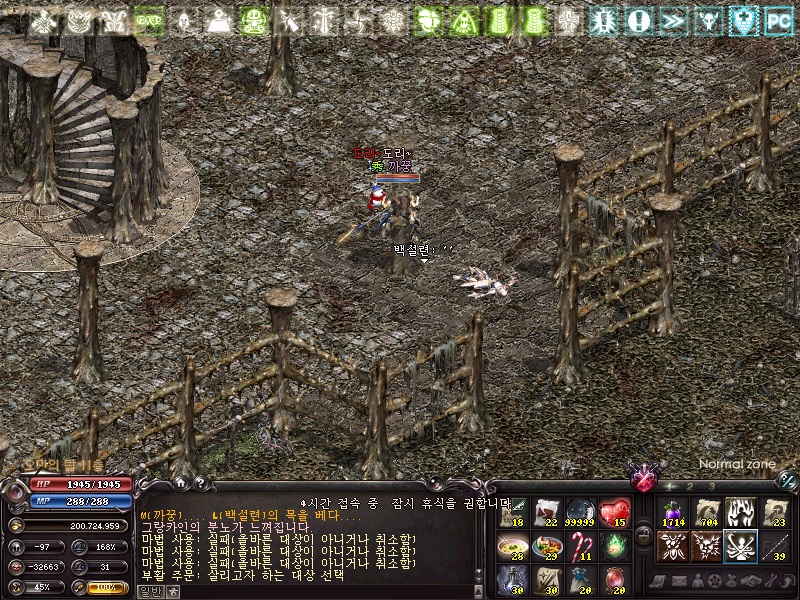Switch to hotbar page 3
Screen dimensions: 800x600
pos(713,486)
